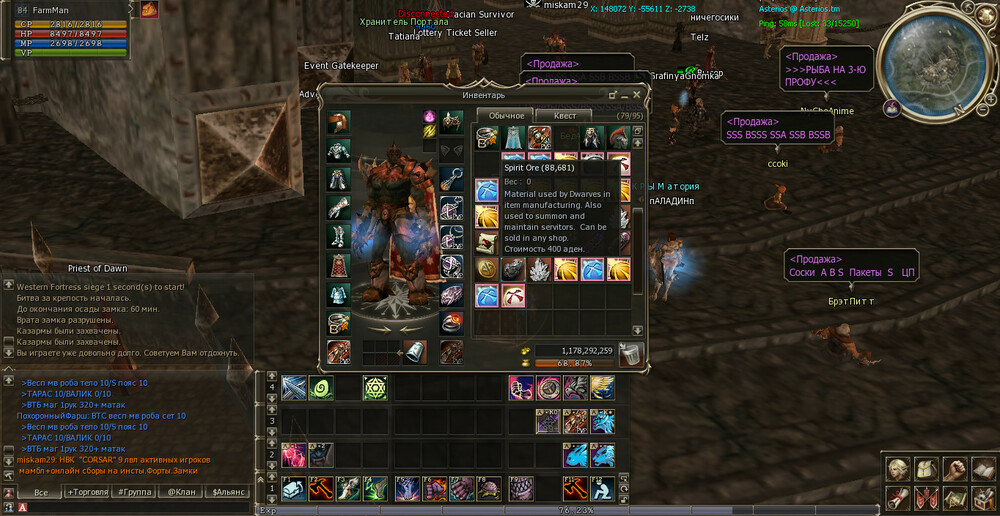Viewport: 1000px width, 516px height.
Task: Show the @Клан chat tab
Action: 181,492
